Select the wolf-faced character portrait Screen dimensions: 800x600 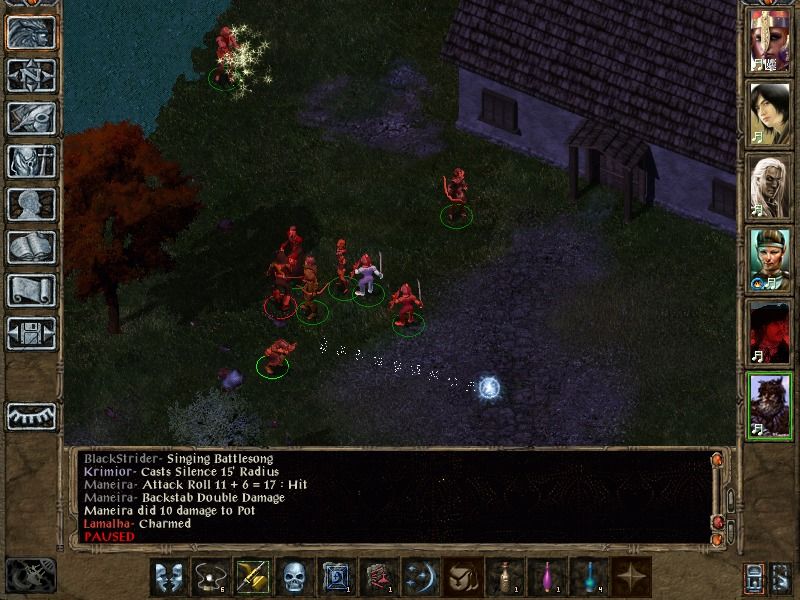tap(770, 406)
